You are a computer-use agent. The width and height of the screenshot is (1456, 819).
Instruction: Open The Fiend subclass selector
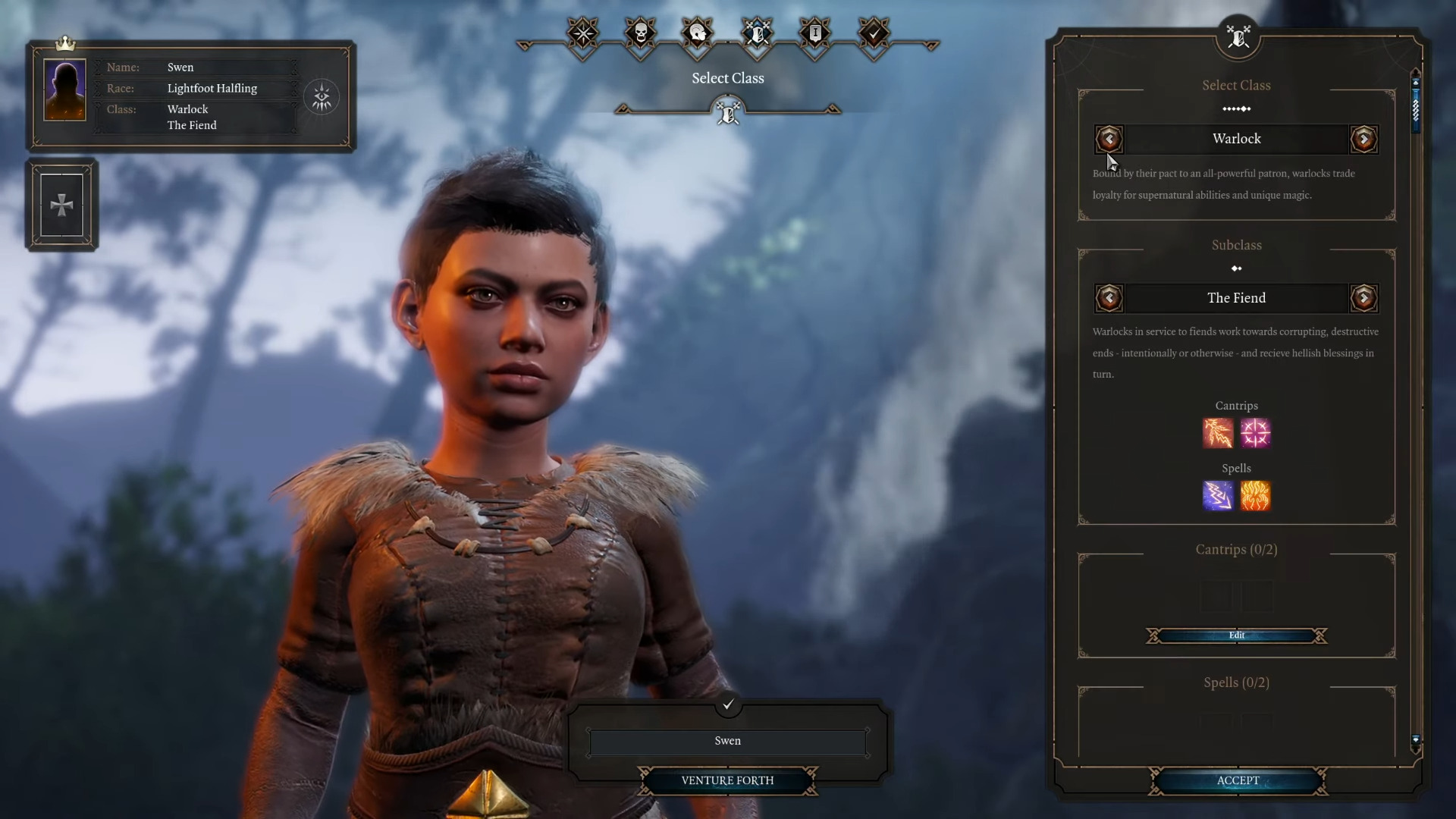pyautogui.click(x=1236, y=298)
